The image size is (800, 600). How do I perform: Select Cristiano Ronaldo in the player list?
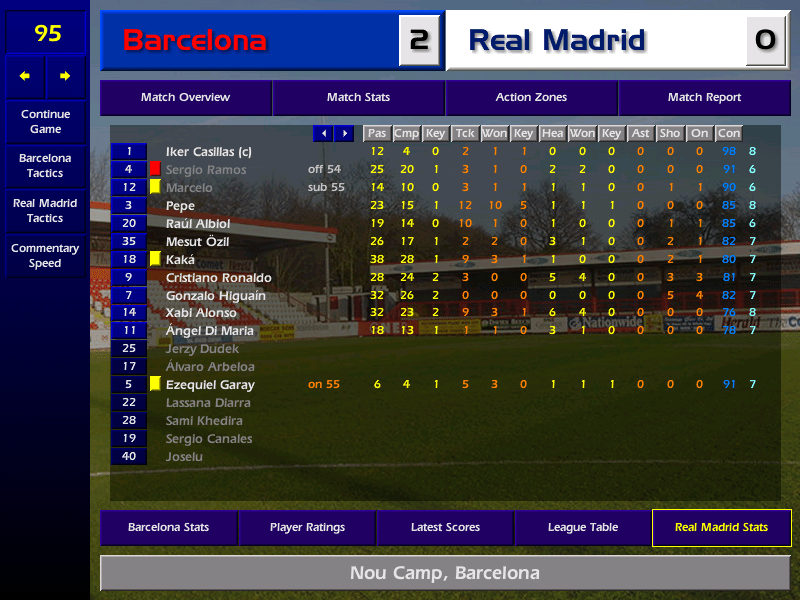218,277
